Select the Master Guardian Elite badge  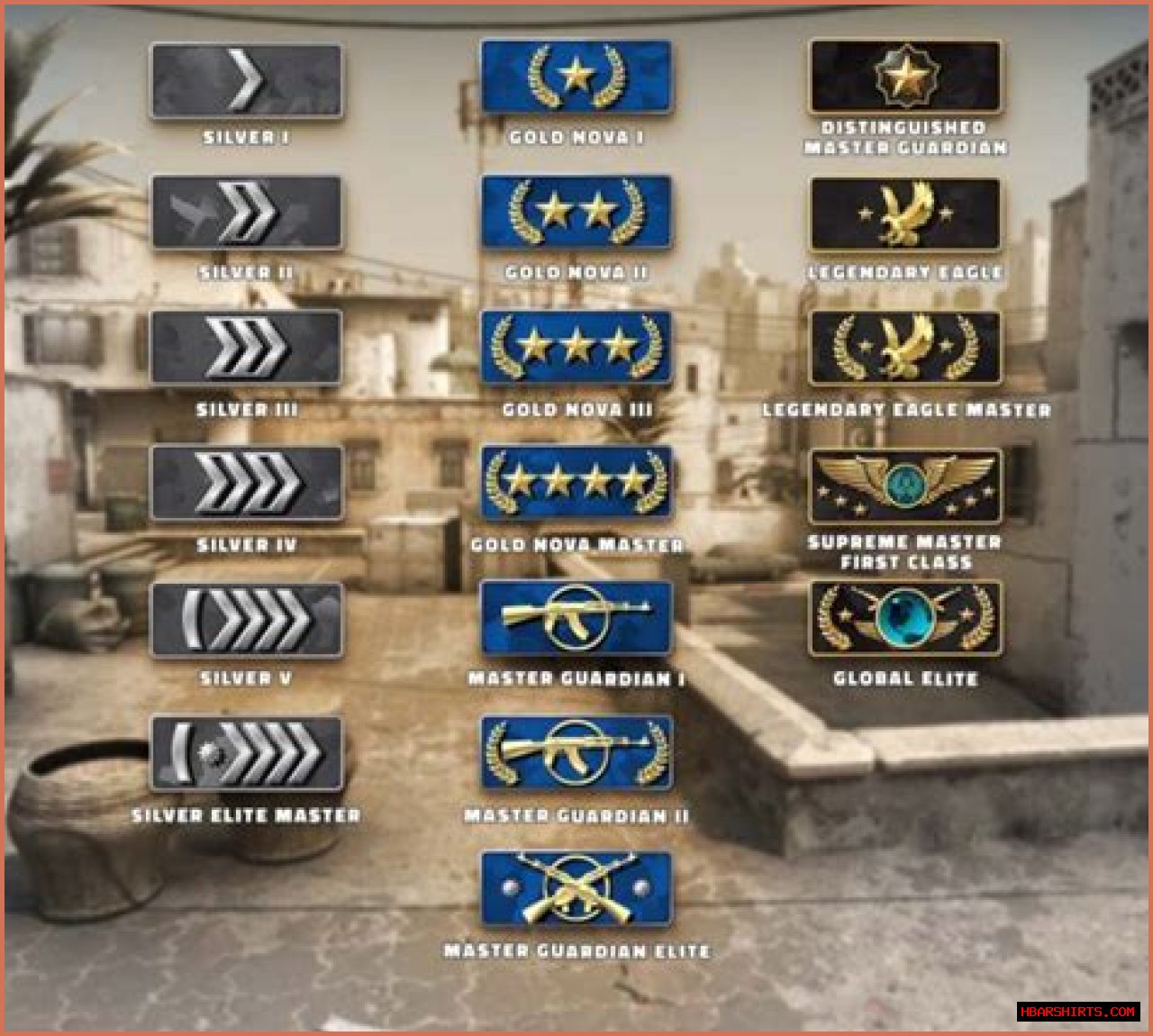[576, 888]
